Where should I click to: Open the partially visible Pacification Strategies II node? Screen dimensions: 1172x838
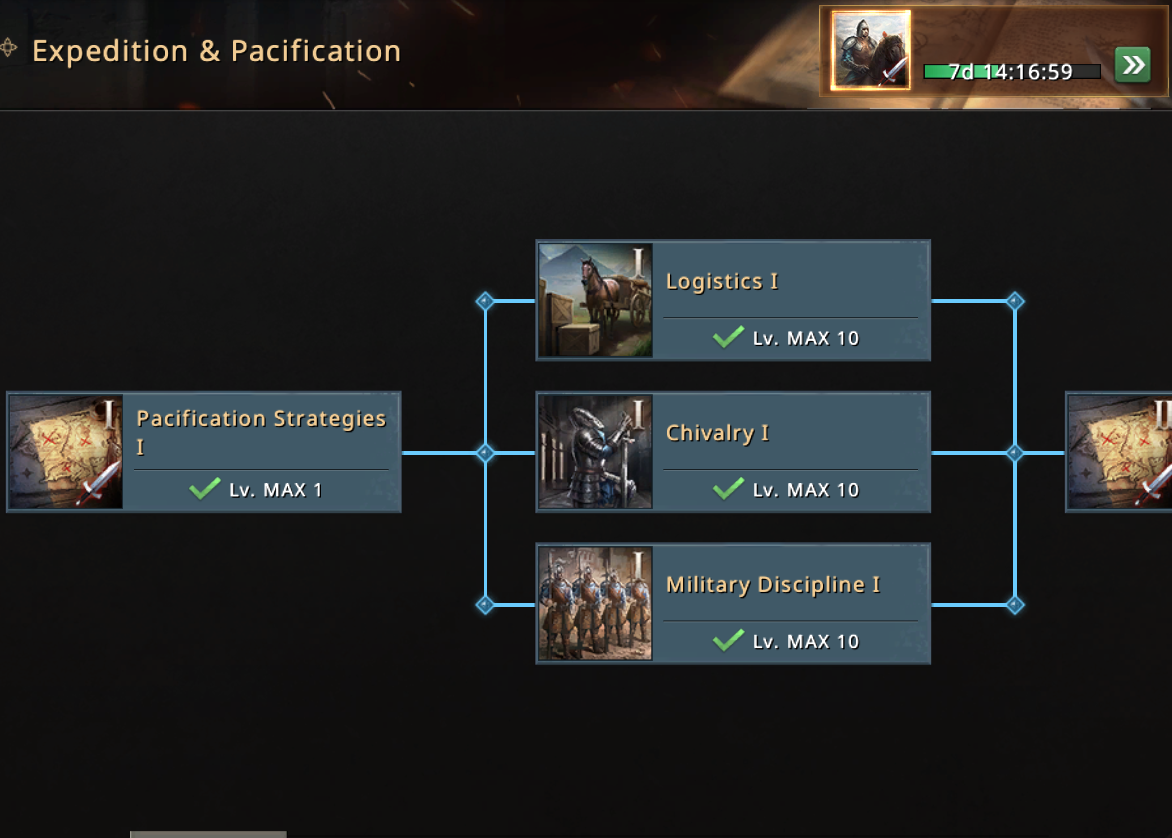(1118, 452)
